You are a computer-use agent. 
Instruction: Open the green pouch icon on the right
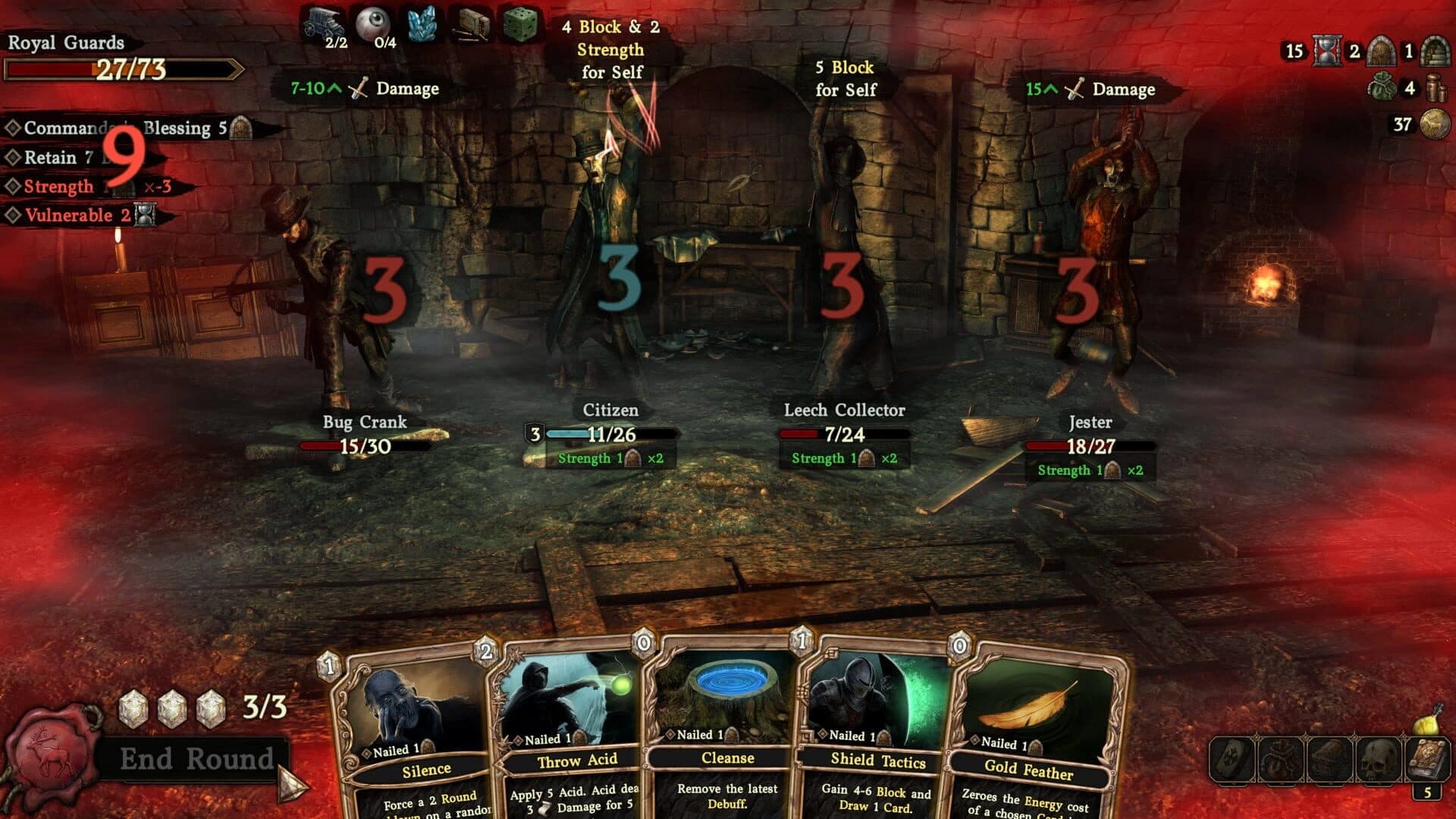(x=1382, y=88)
